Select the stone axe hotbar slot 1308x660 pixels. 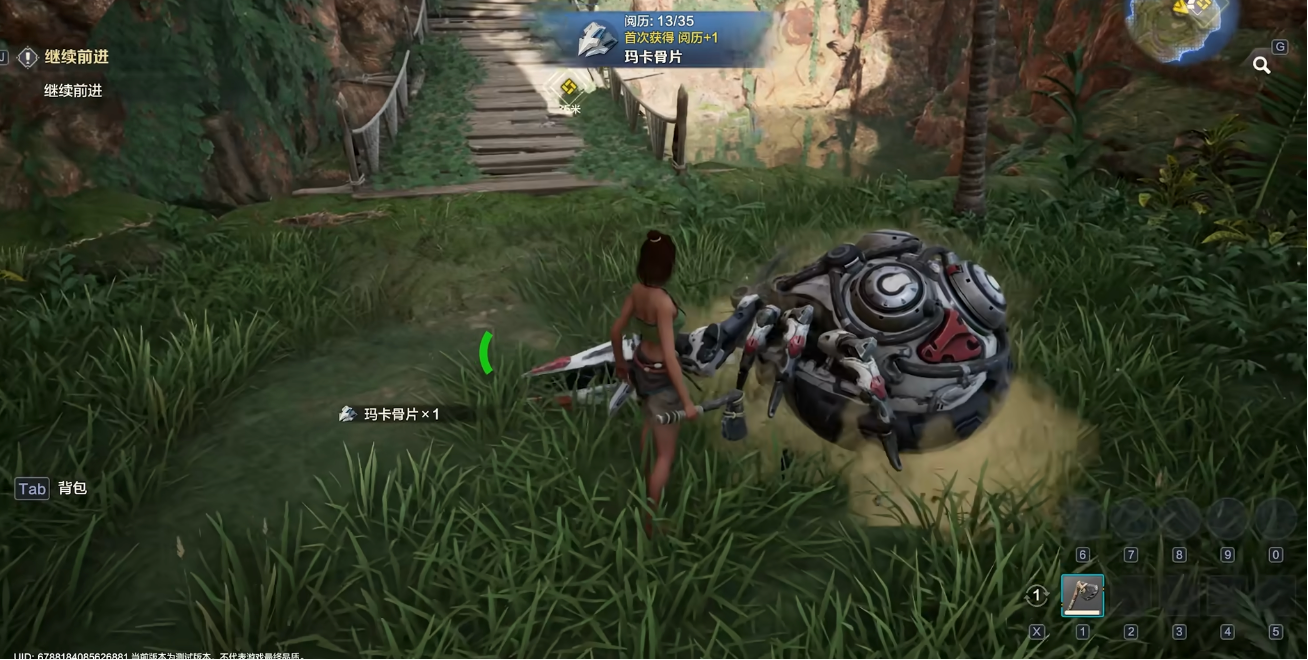[x=1082, y=596]
